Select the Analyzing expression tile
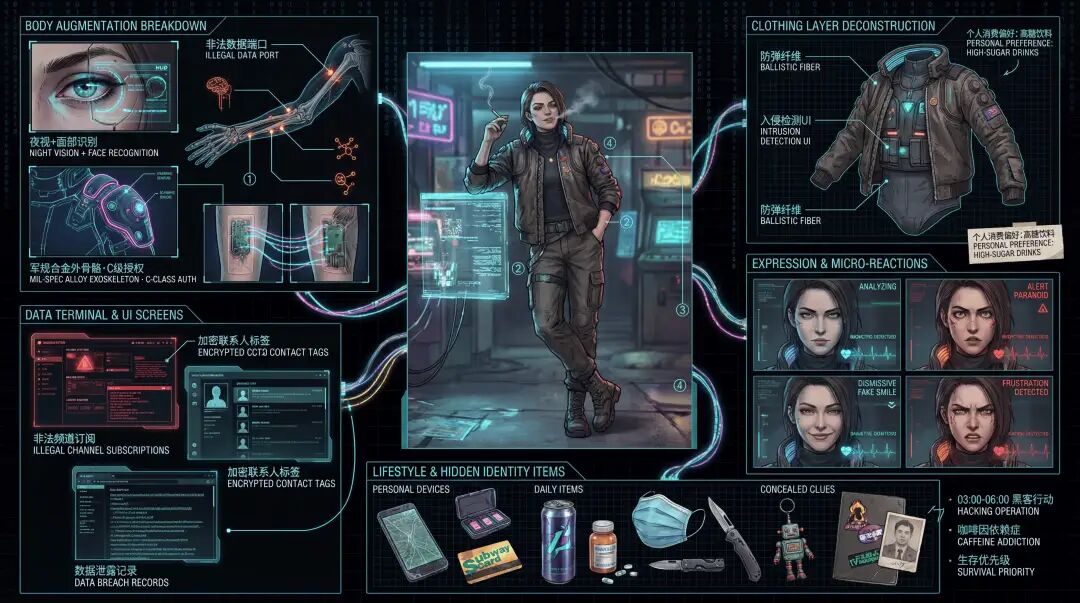 (x=825, y=323)
